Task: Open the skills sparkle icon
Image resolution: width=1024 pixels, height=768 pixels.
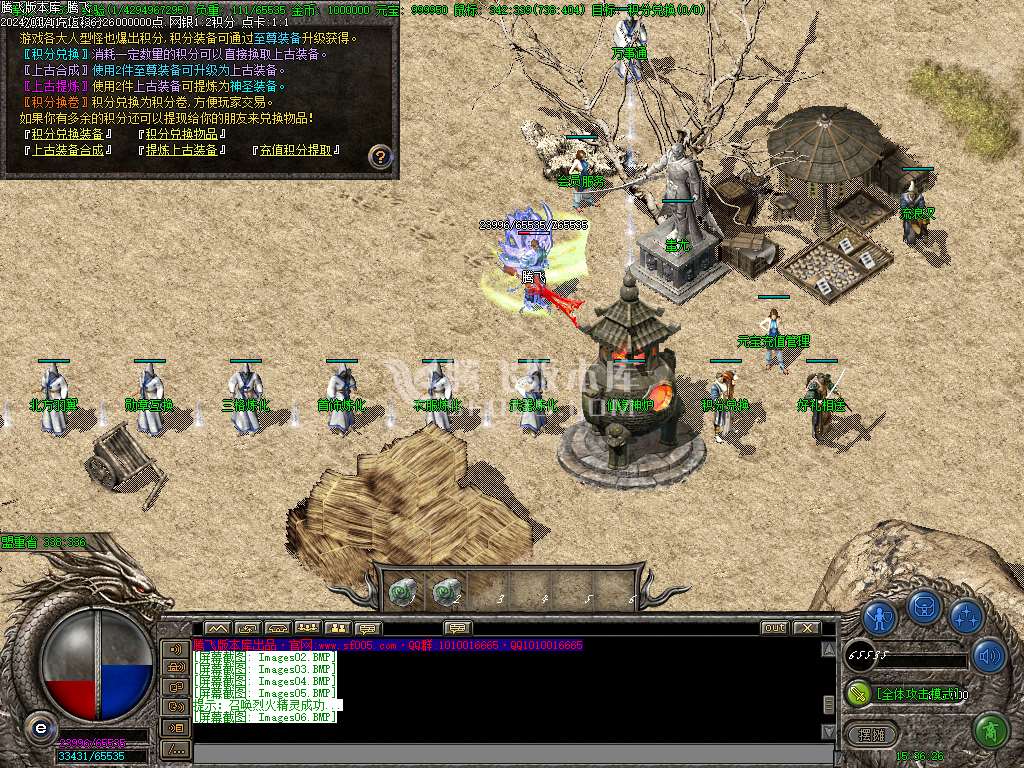Action: pos(965,616)
